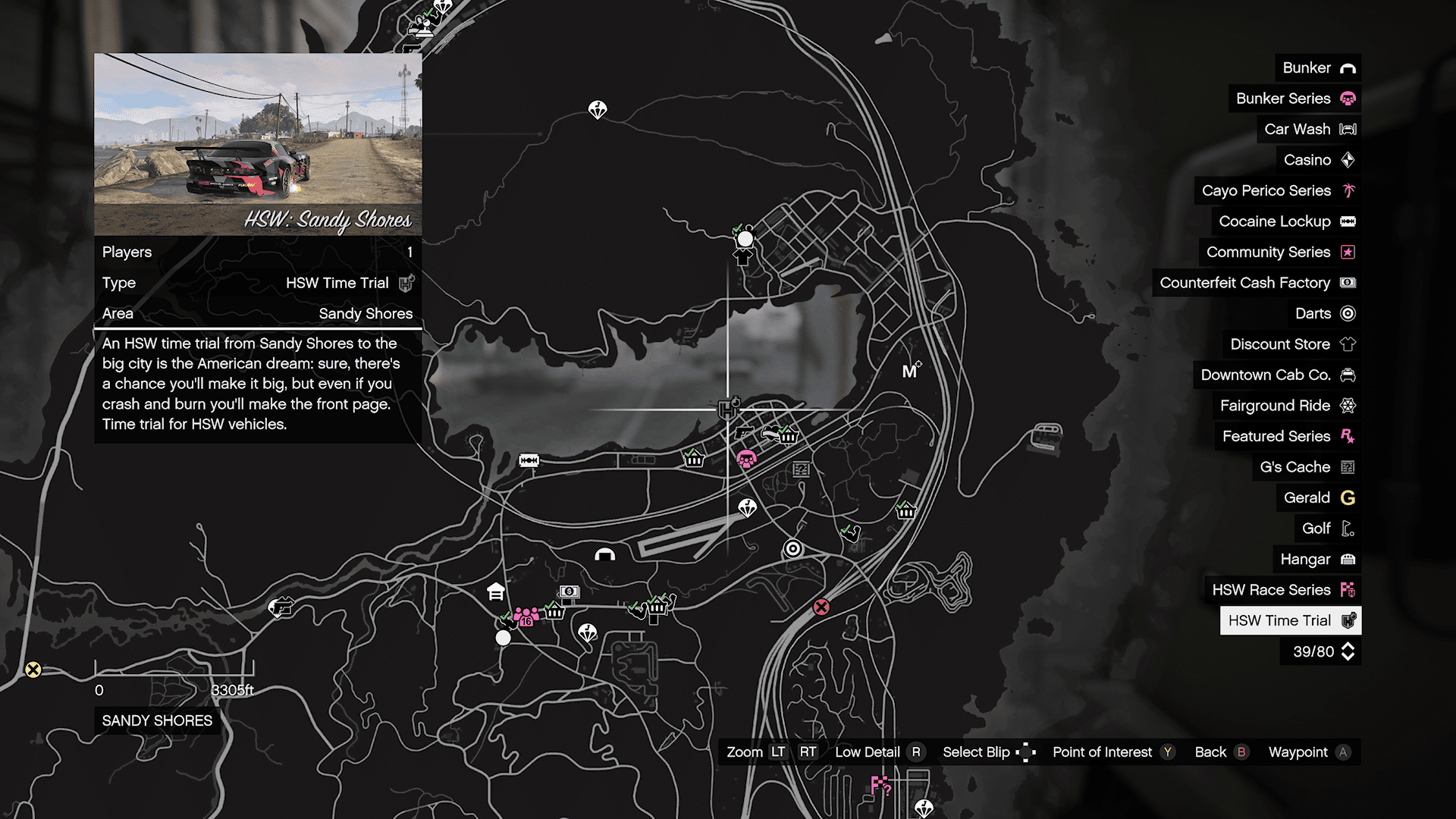Select Downtown Cab Co. legend entry
The width and height of the screenshot is (1456, 819).
1277,375
